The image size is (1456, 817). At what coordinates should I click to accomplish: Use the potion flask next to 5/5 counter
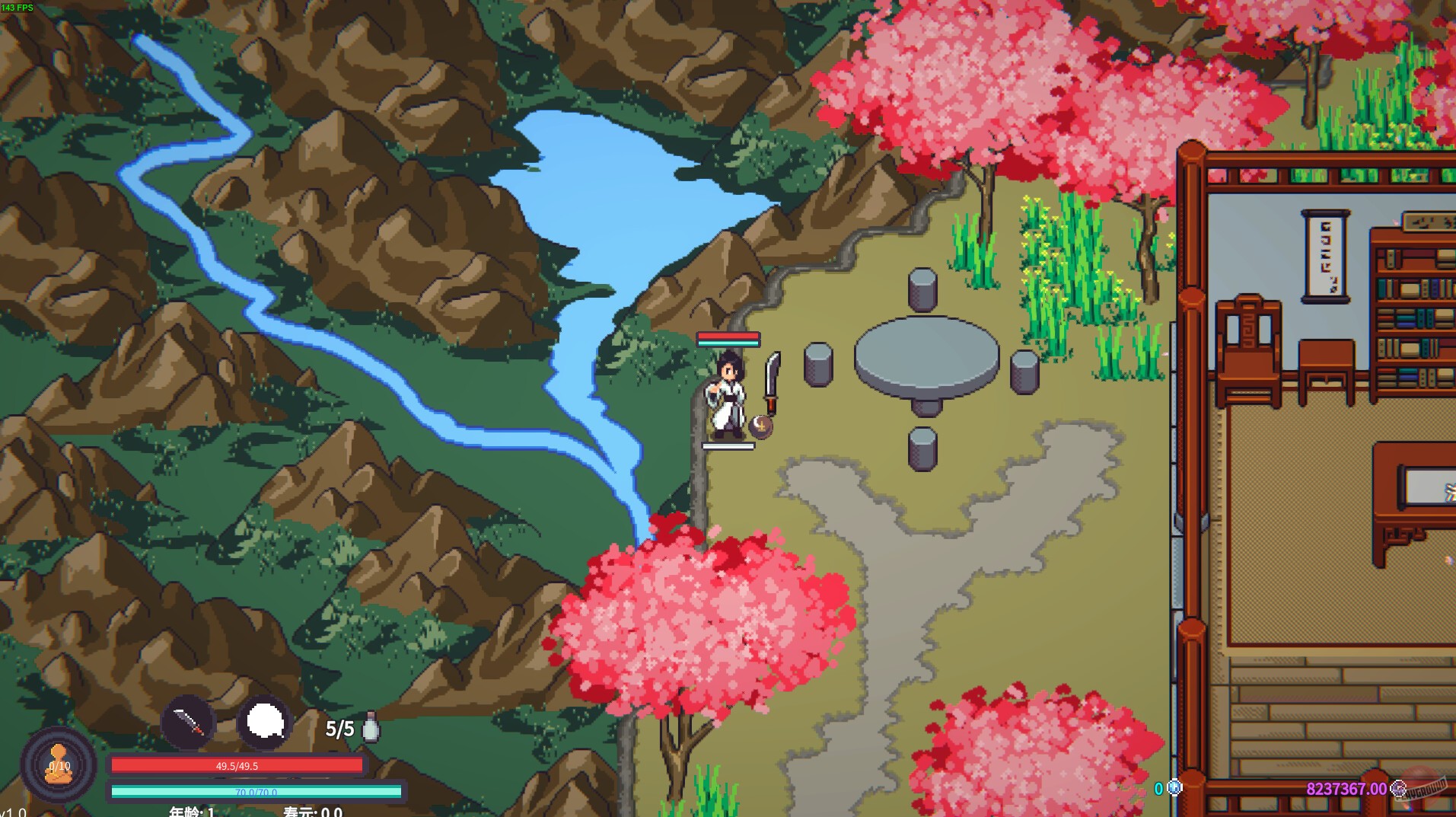370,726
